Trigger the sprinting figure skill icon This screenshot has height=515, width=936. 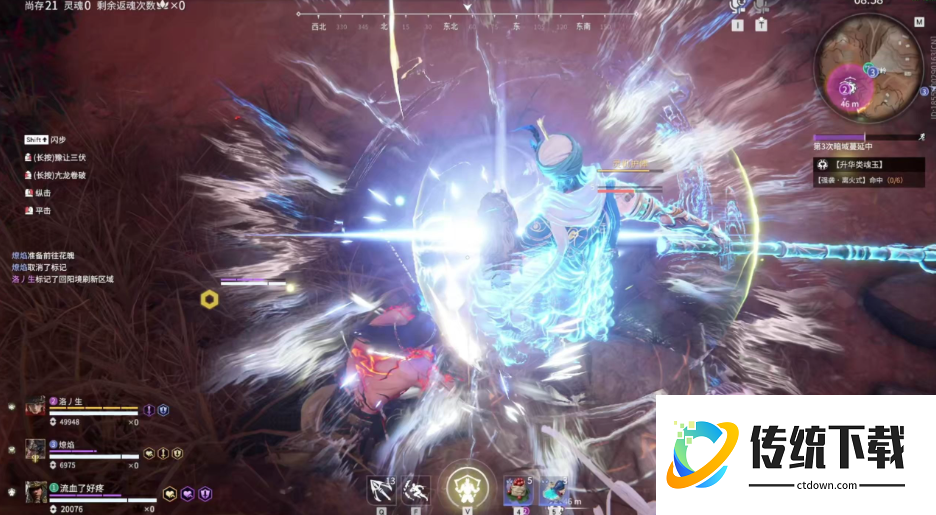[416, 489]
